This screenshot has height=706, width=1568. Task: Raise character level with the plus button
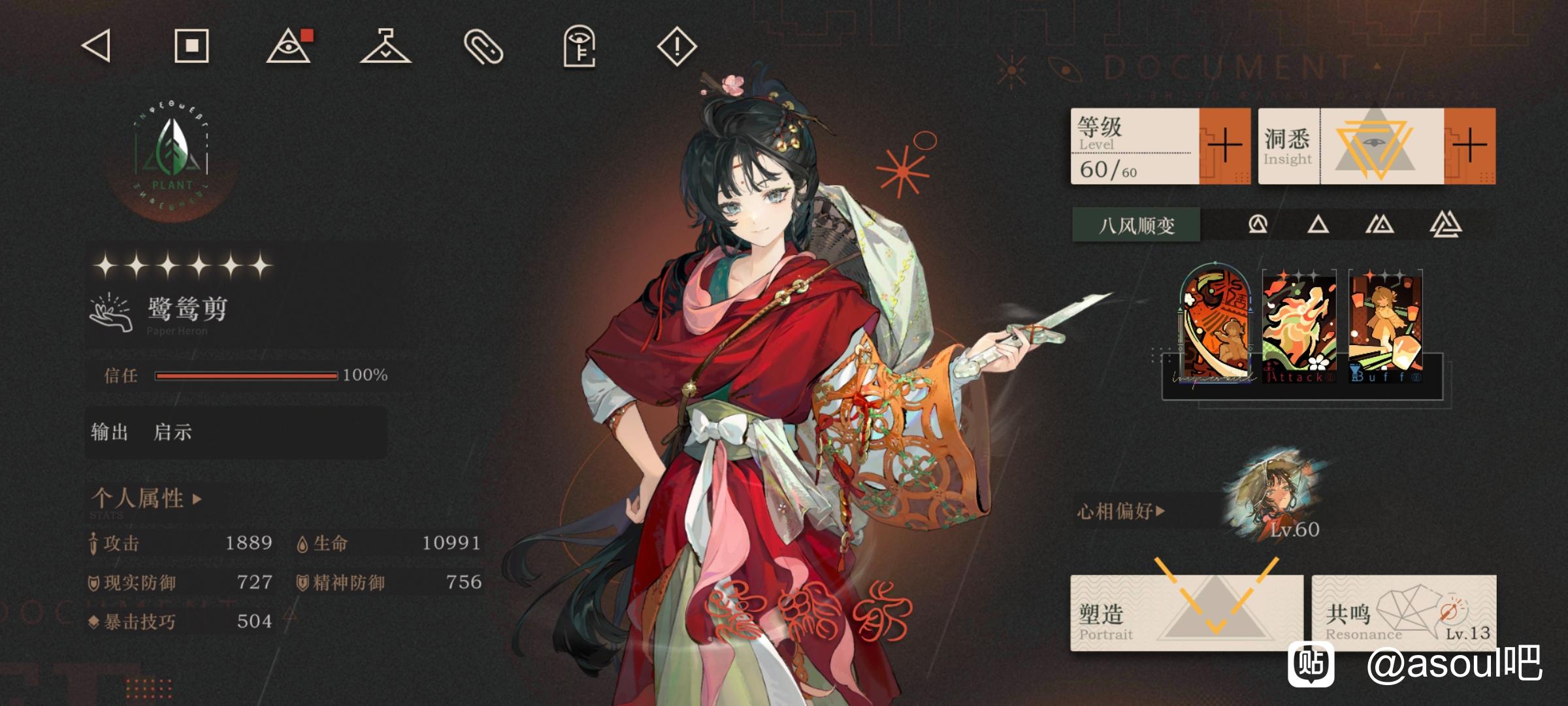1224,146
